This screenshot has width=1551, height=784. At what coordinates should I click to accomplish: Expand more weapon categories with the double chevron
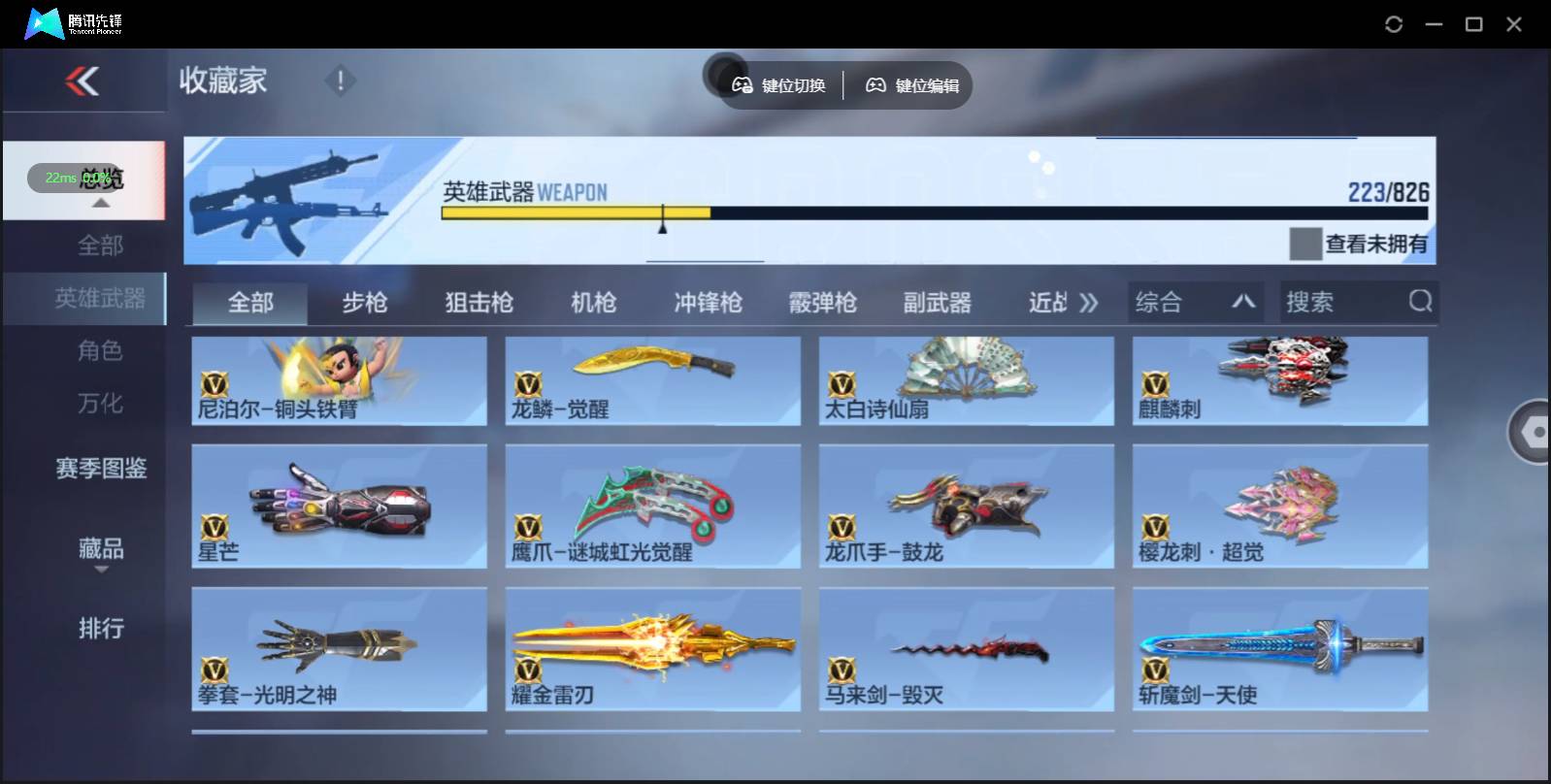click(1089, 302)
